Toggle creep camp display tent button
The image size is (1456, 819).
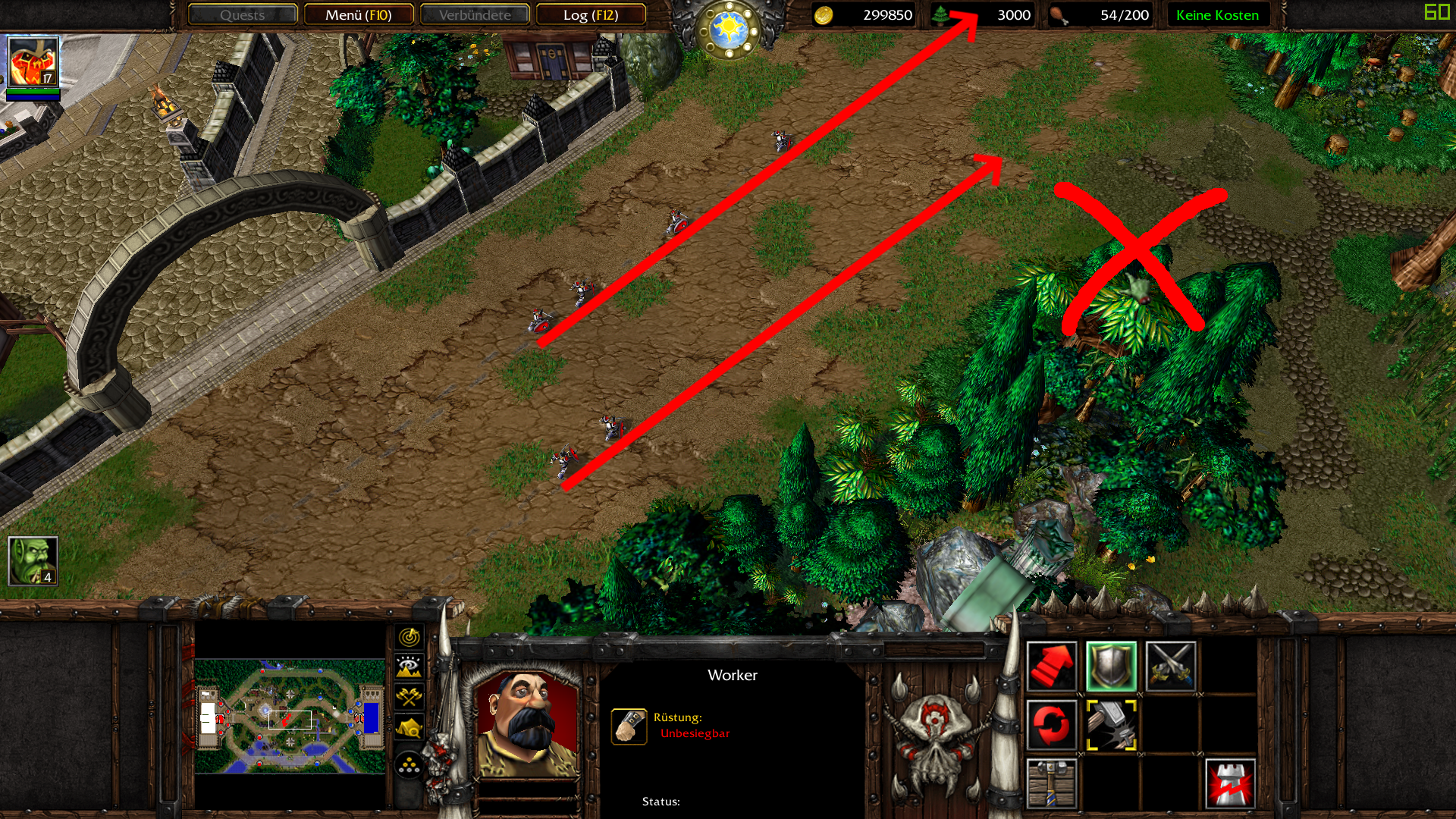pos(409,728)
